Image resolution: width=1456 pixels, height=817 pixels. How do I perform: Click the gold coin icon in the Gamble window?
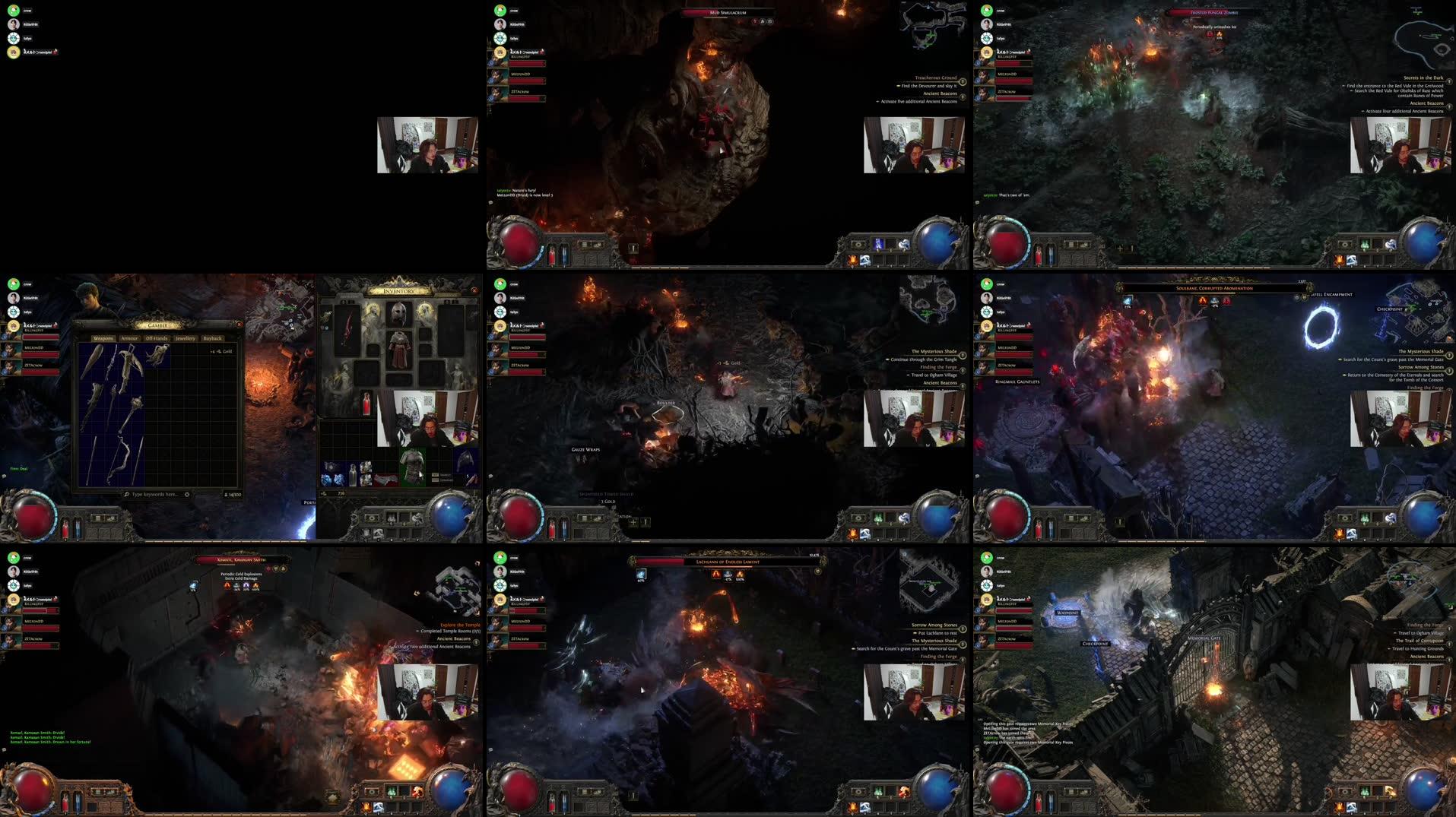pos(219,352)
